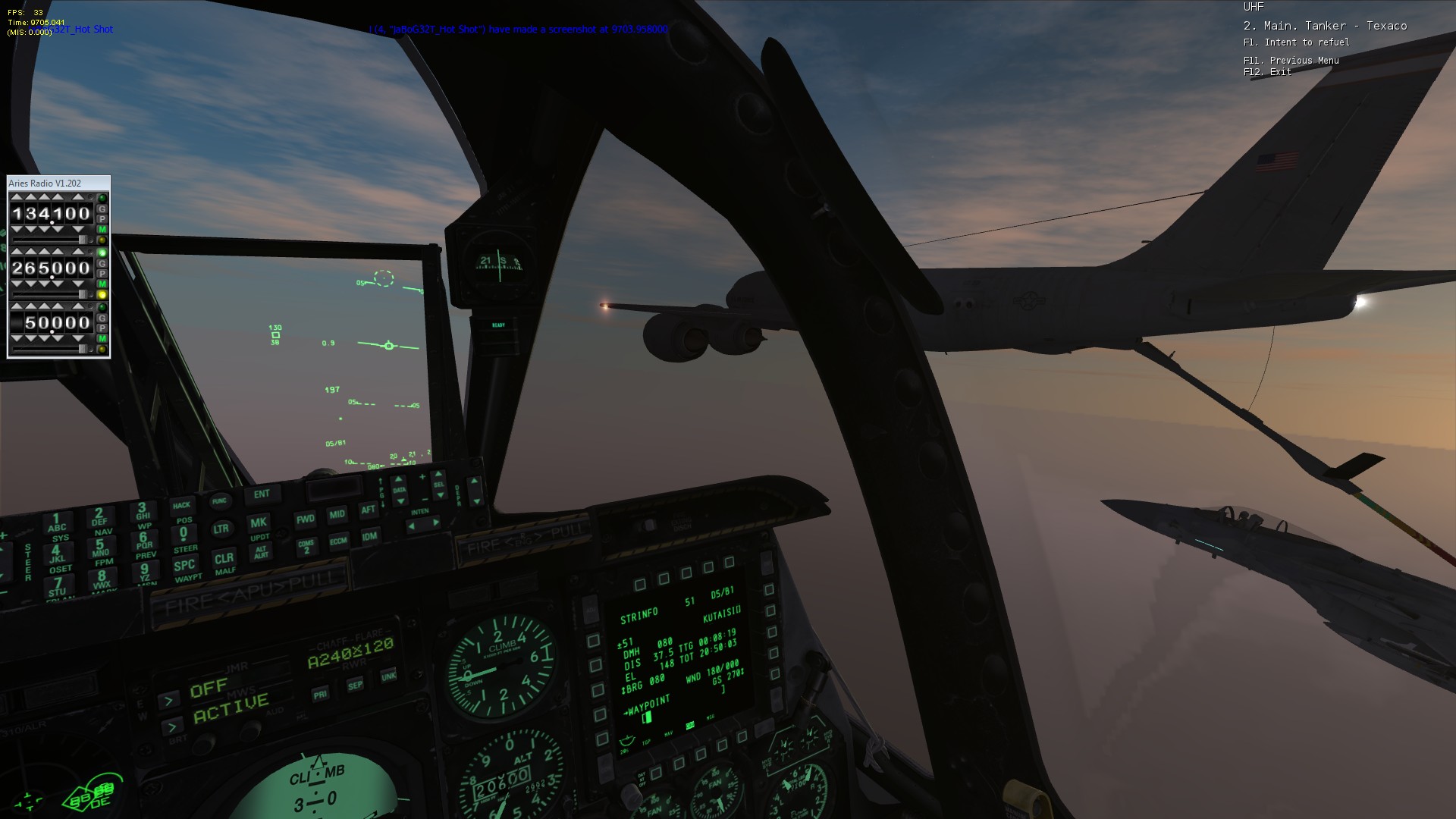Exit the tanker radio menu
The height and width of the screenshot is (819, 1456).
click(x=1267, y=72)
